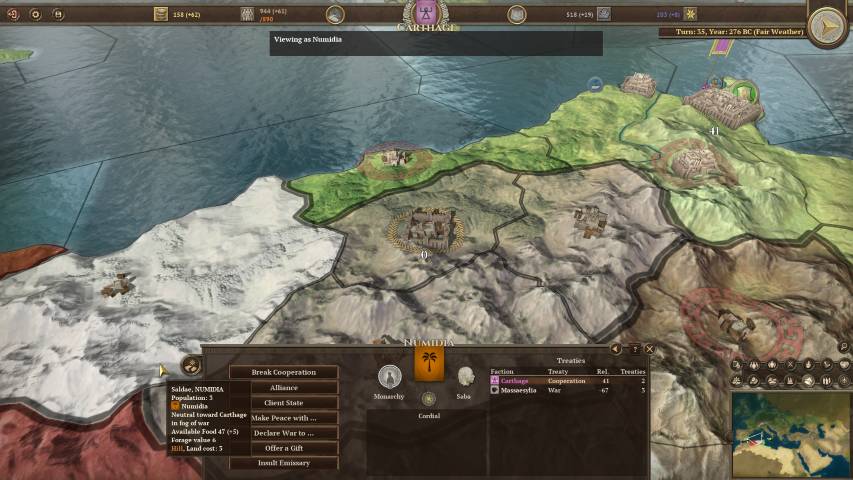Open the gear settings icon
The width and height of the screenshot is (853, 480).
click(36, 14)
